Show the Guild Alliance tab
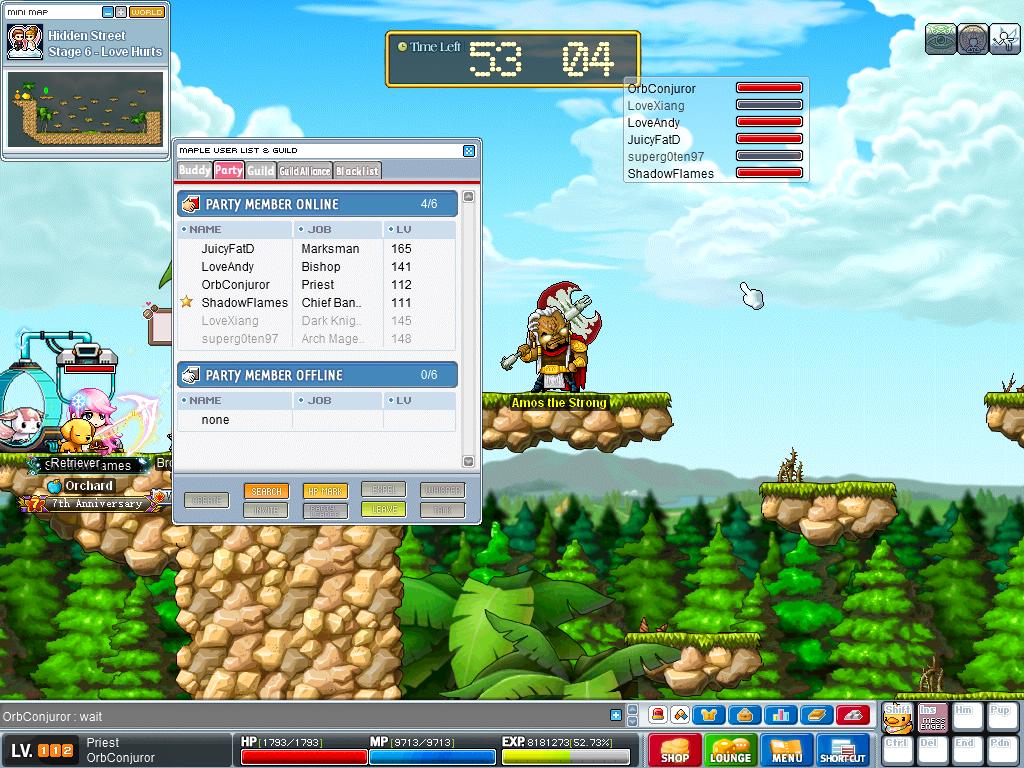Image resolution: width=1024 pixels, height=768 pixels. [304, 171]
